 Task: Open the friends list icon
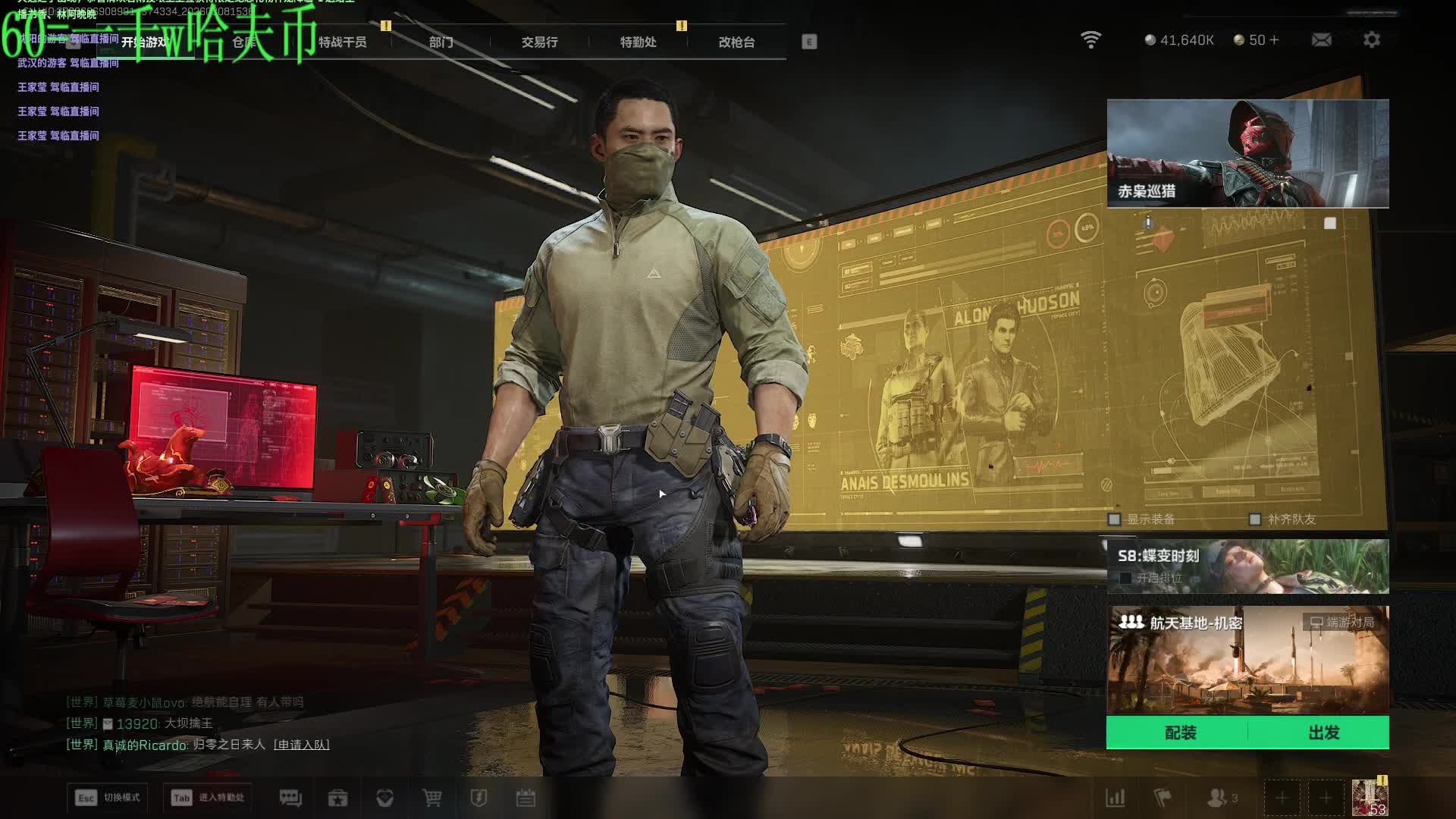point(1218,798)
